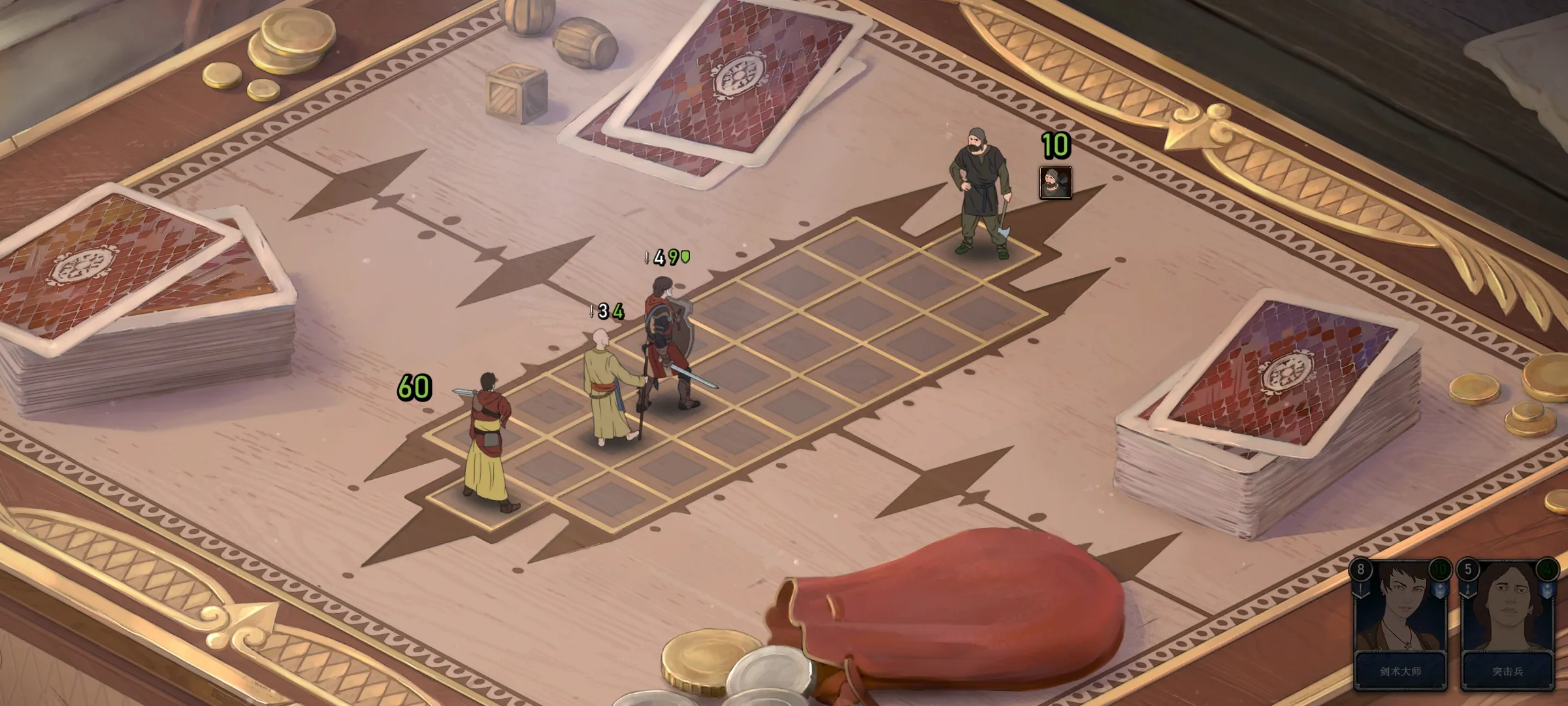This screenshot has height=706, width=1568.
Task: Select your red-robed commander with 60 health
Action: pyautogui.click(x=489, y=445)
